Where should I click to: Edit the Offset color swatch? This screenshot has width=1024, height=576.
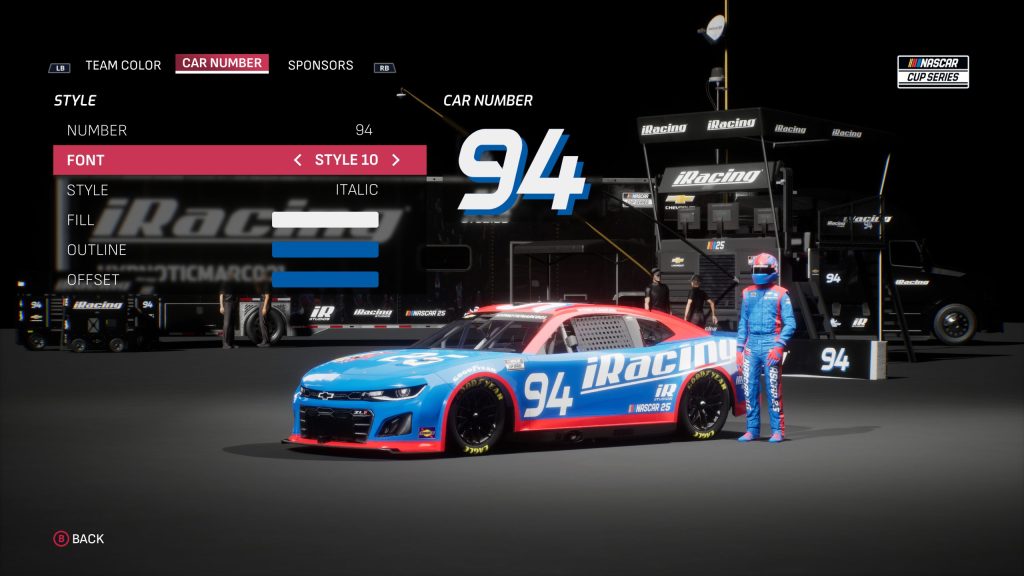tap(325, 280)
